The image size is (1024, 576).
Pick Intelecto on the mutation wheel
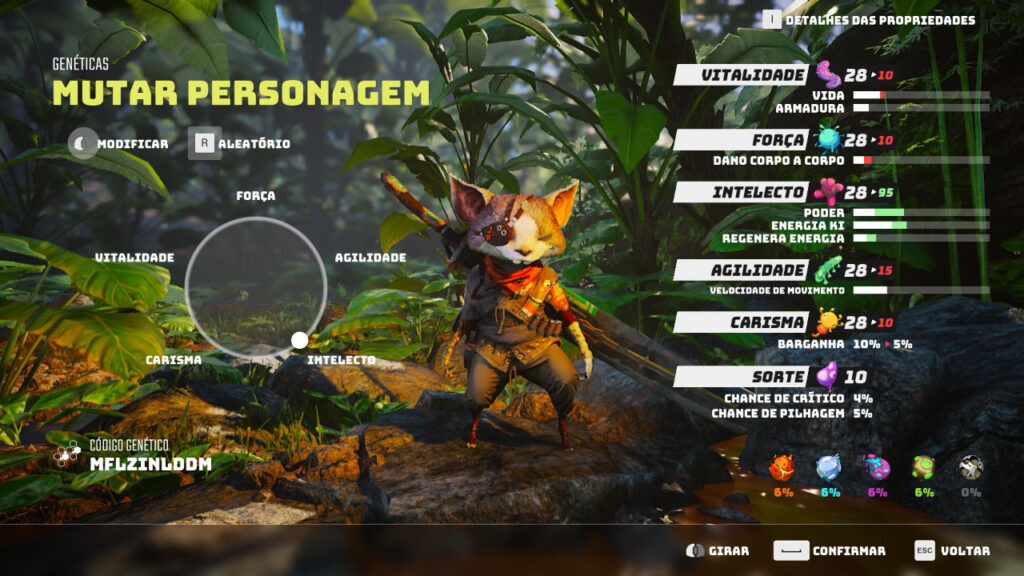341,360
